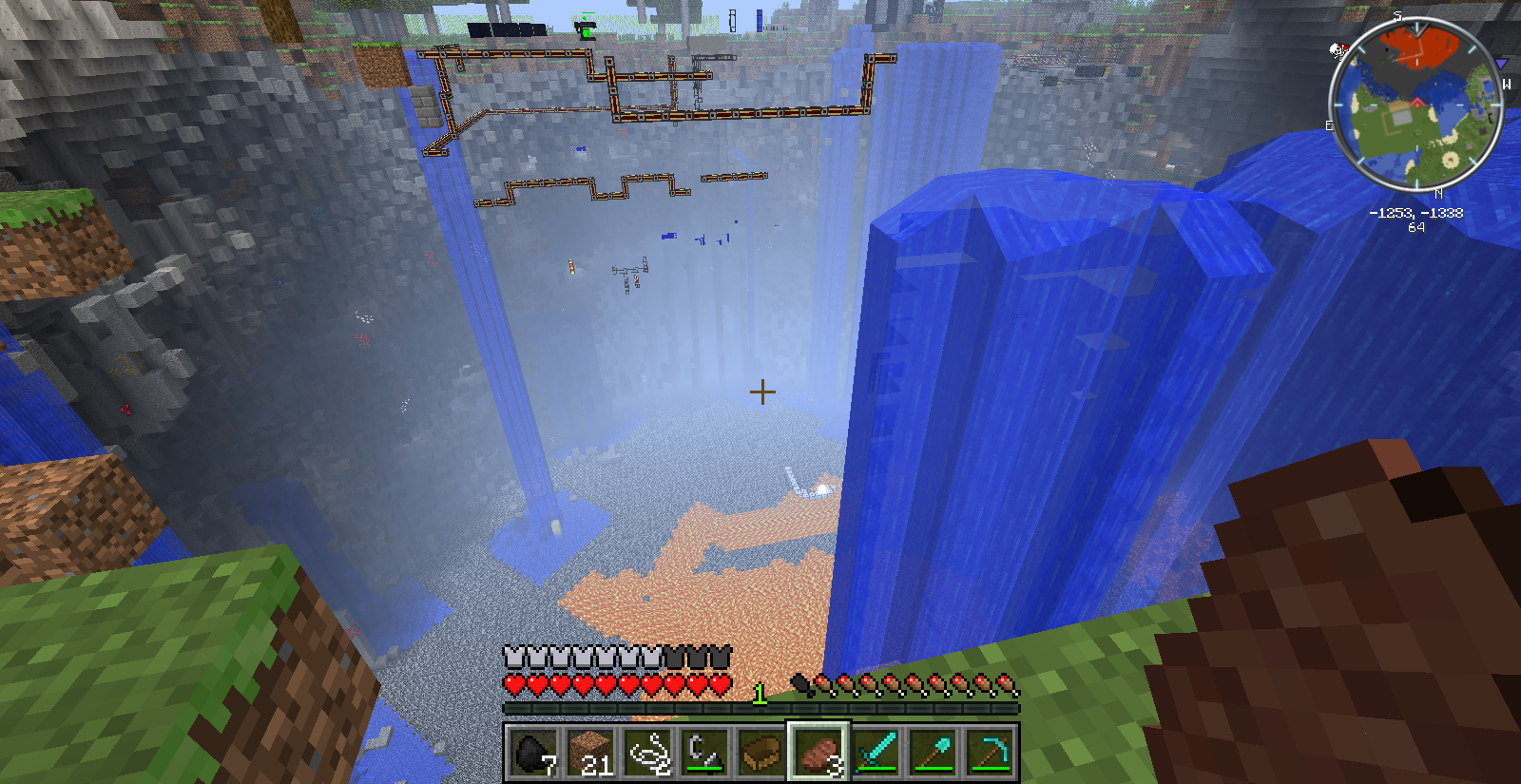The width and height of the screenshot is (1521, 784).
Task: Select the coal stack in the hotbar
Action: click(x=533, y=753)
